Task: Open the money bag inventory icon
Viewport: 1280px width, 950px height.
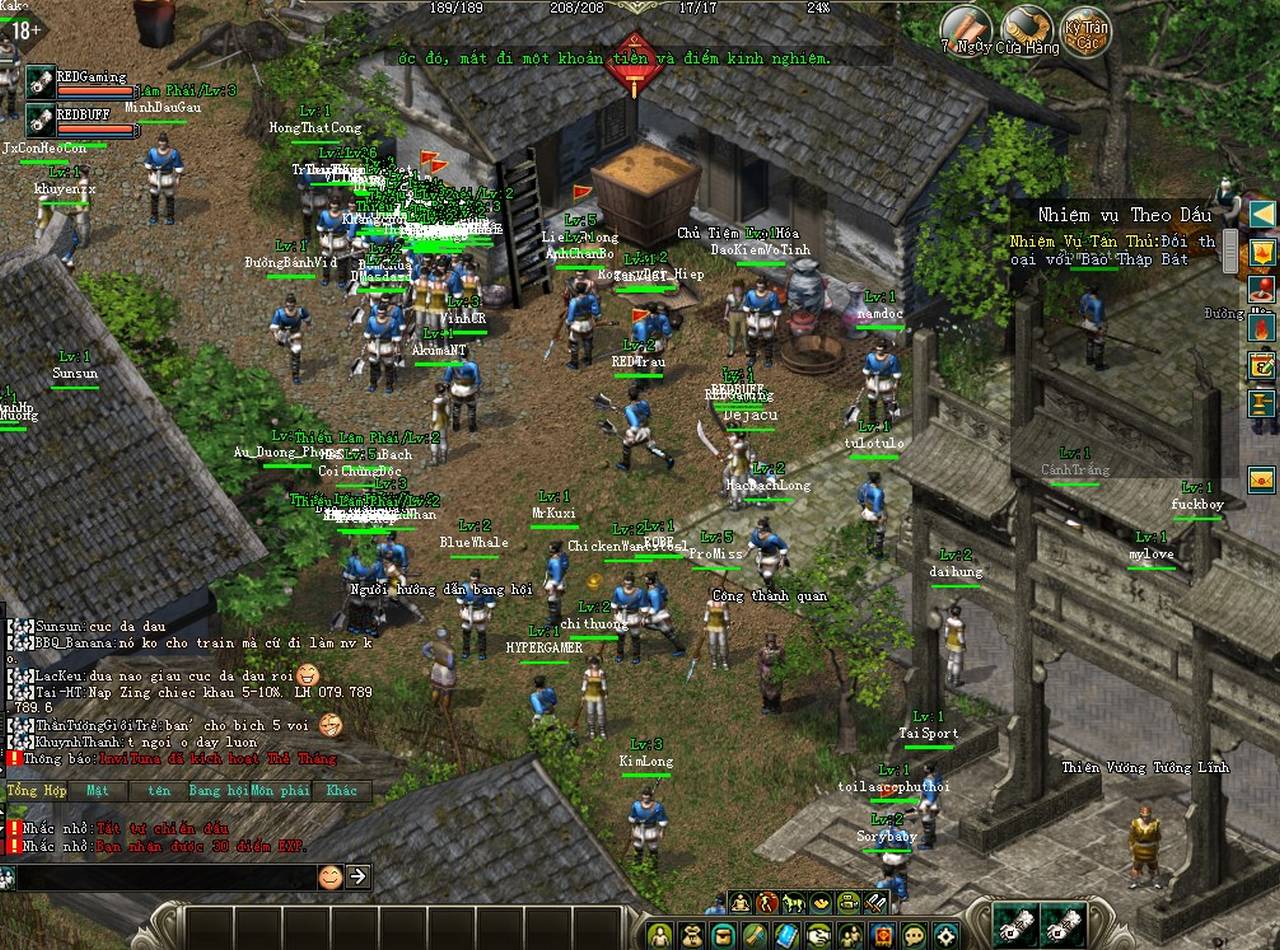Action: [690, 936]
